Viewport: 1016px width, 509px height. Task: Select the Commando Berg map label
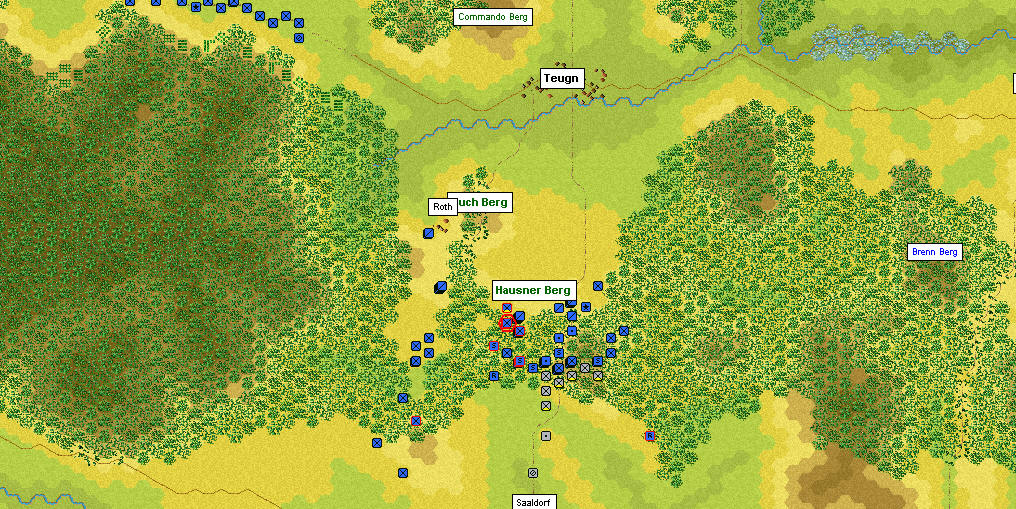pyautogui.click(x=492, y=17)
